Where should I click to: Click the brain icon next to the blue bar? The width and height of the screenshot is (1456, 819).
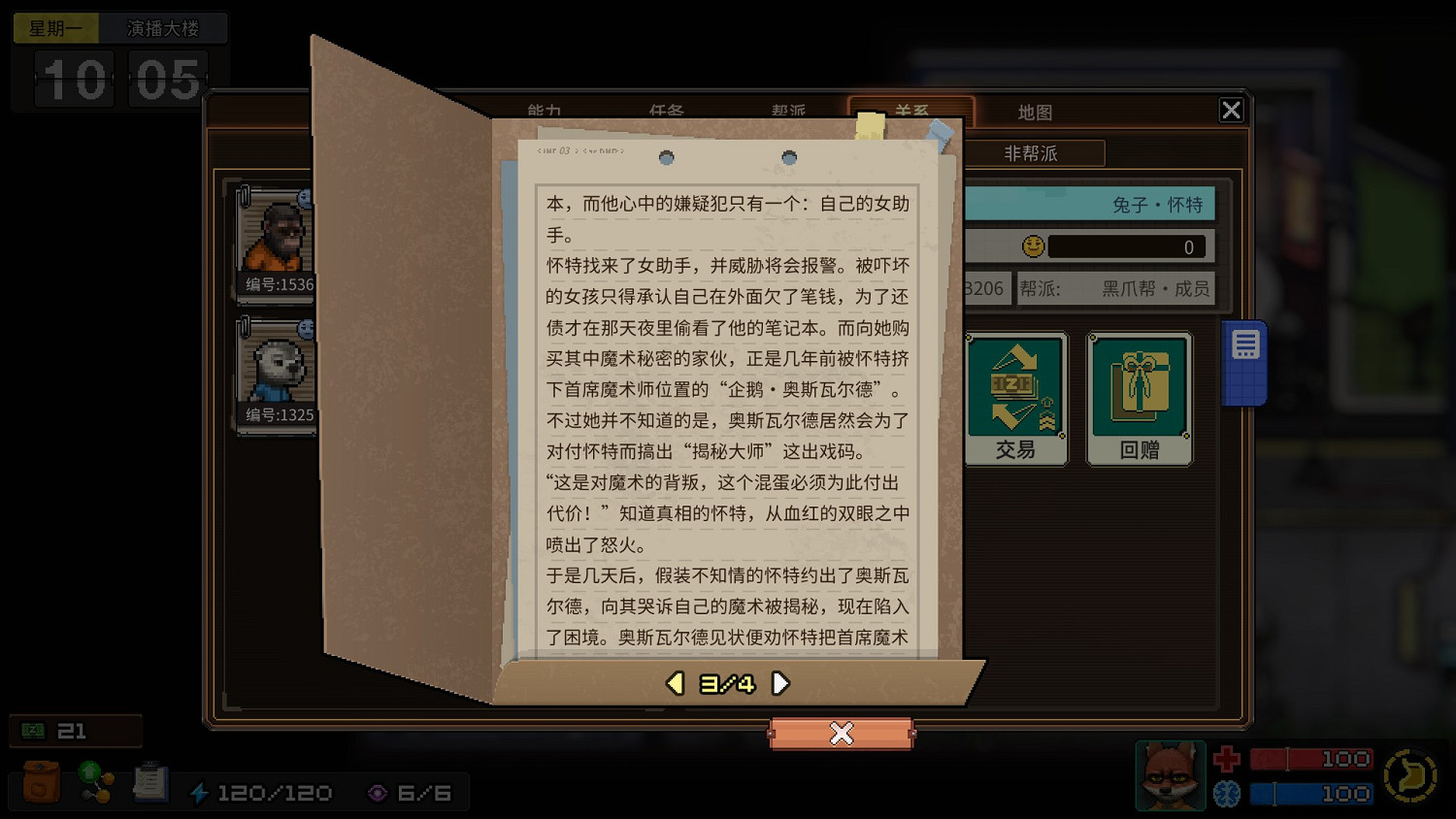pyautogui.click(x=1227, y=794)
